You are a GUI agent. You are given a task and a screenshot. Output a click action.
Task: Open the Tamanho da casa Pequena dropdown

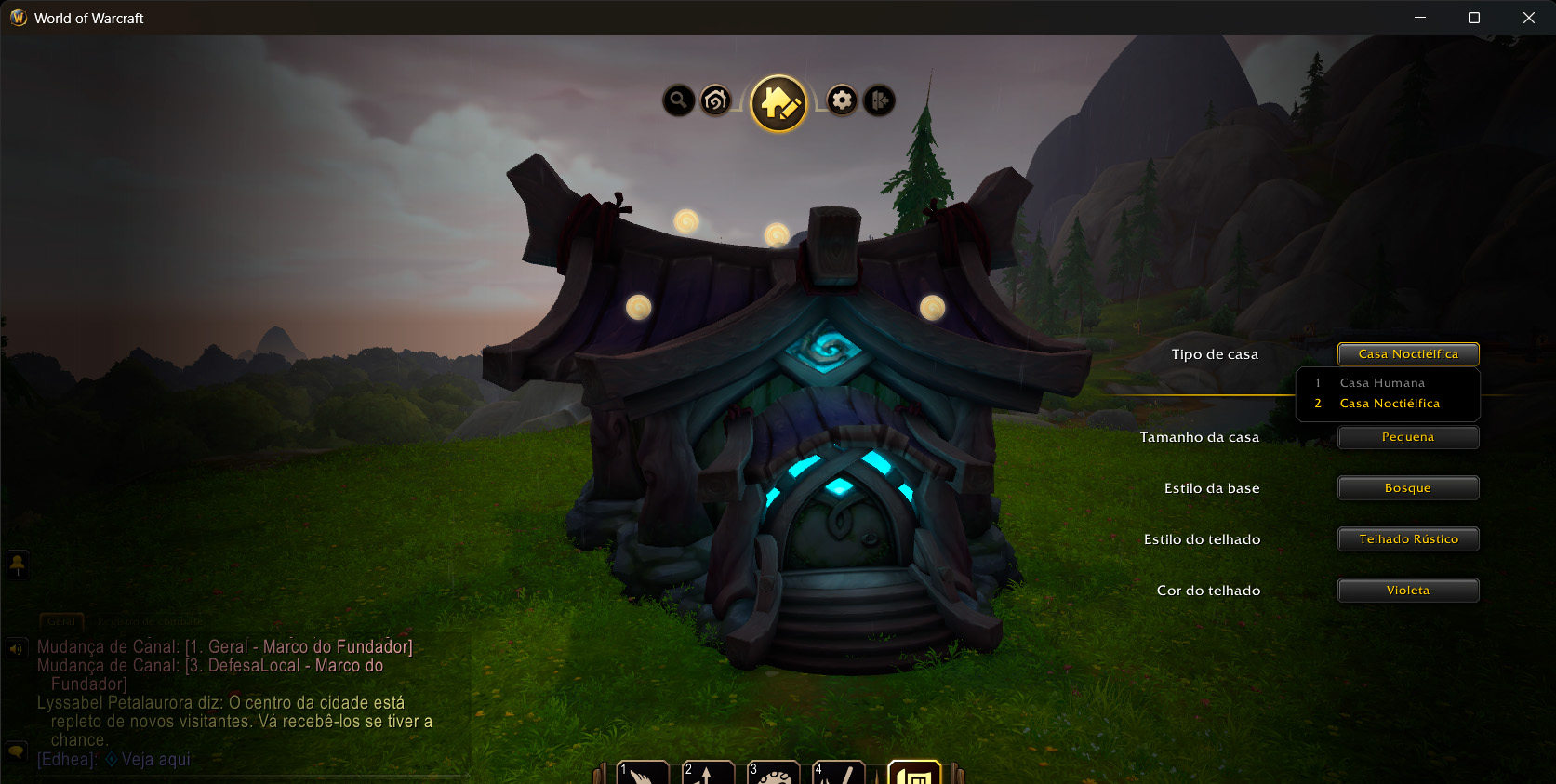[1408, 437]
